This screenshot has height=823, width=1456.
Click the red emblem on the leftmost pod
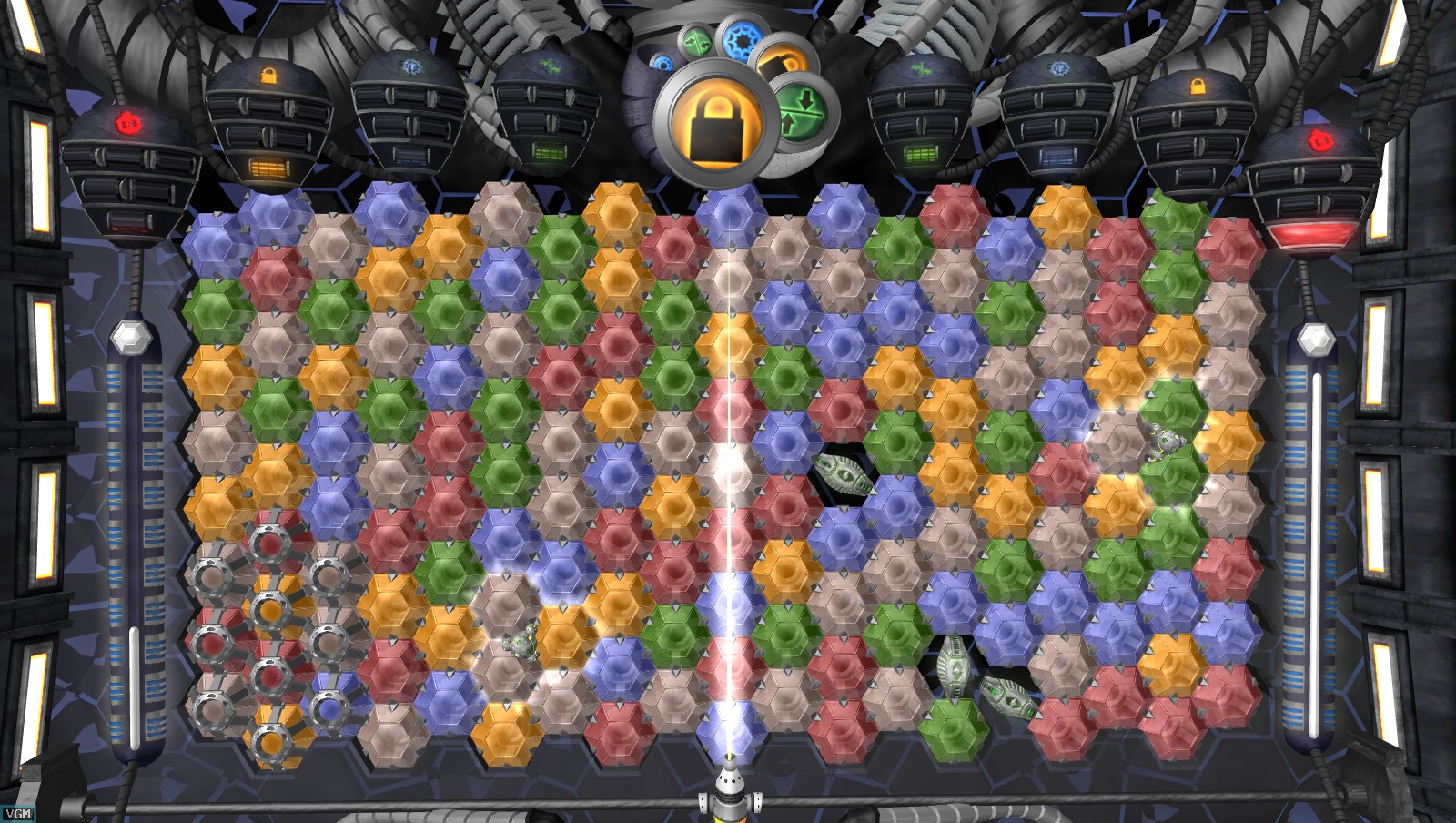(x=127, y=124)
